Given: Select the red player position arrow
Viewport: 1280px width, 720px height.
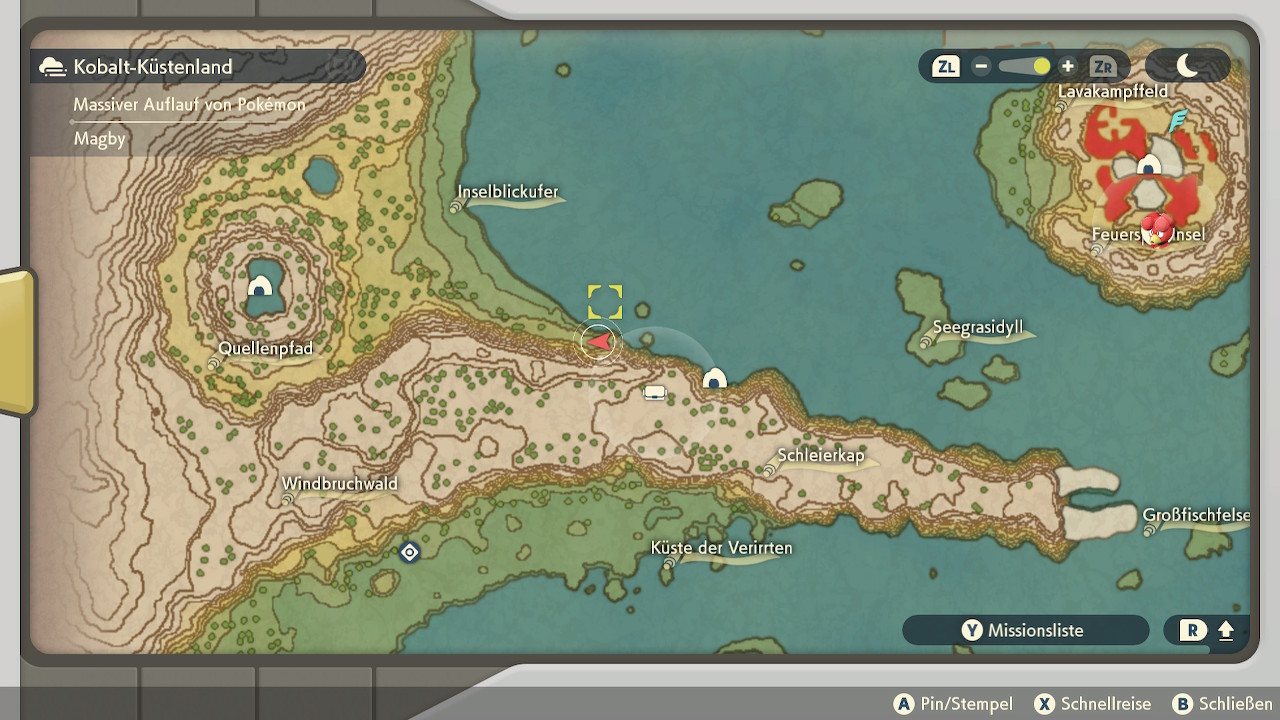Looking at the screenshot, I should click(599, 342).
